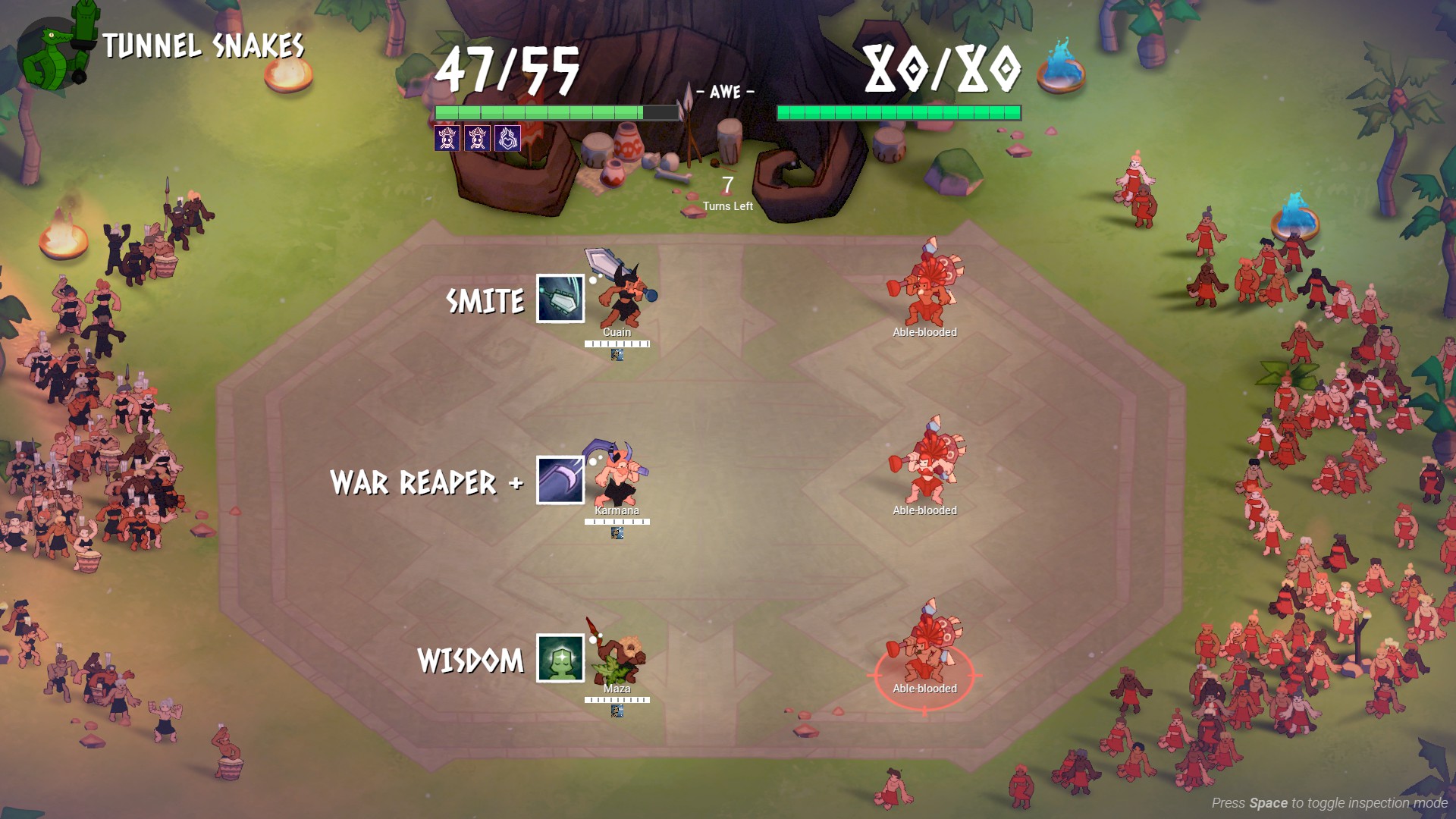Select Cuain's Smite ability icon
Viewport: 1456px width, 819px height.
pyautogui.click(x=560, y=299)
